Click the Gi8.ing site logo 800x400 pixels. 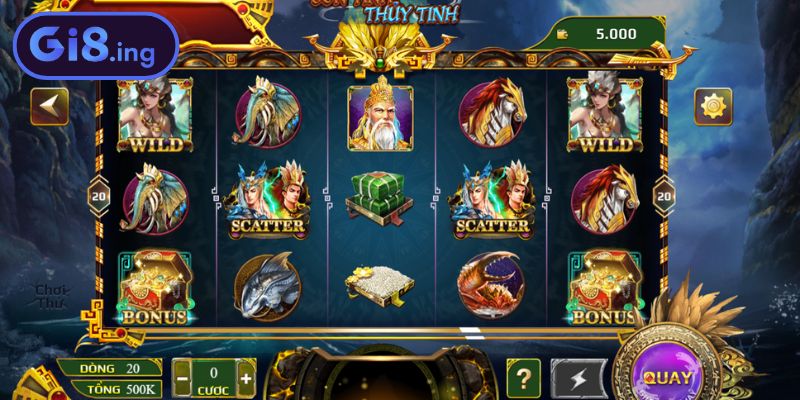[x=88, y=47]
